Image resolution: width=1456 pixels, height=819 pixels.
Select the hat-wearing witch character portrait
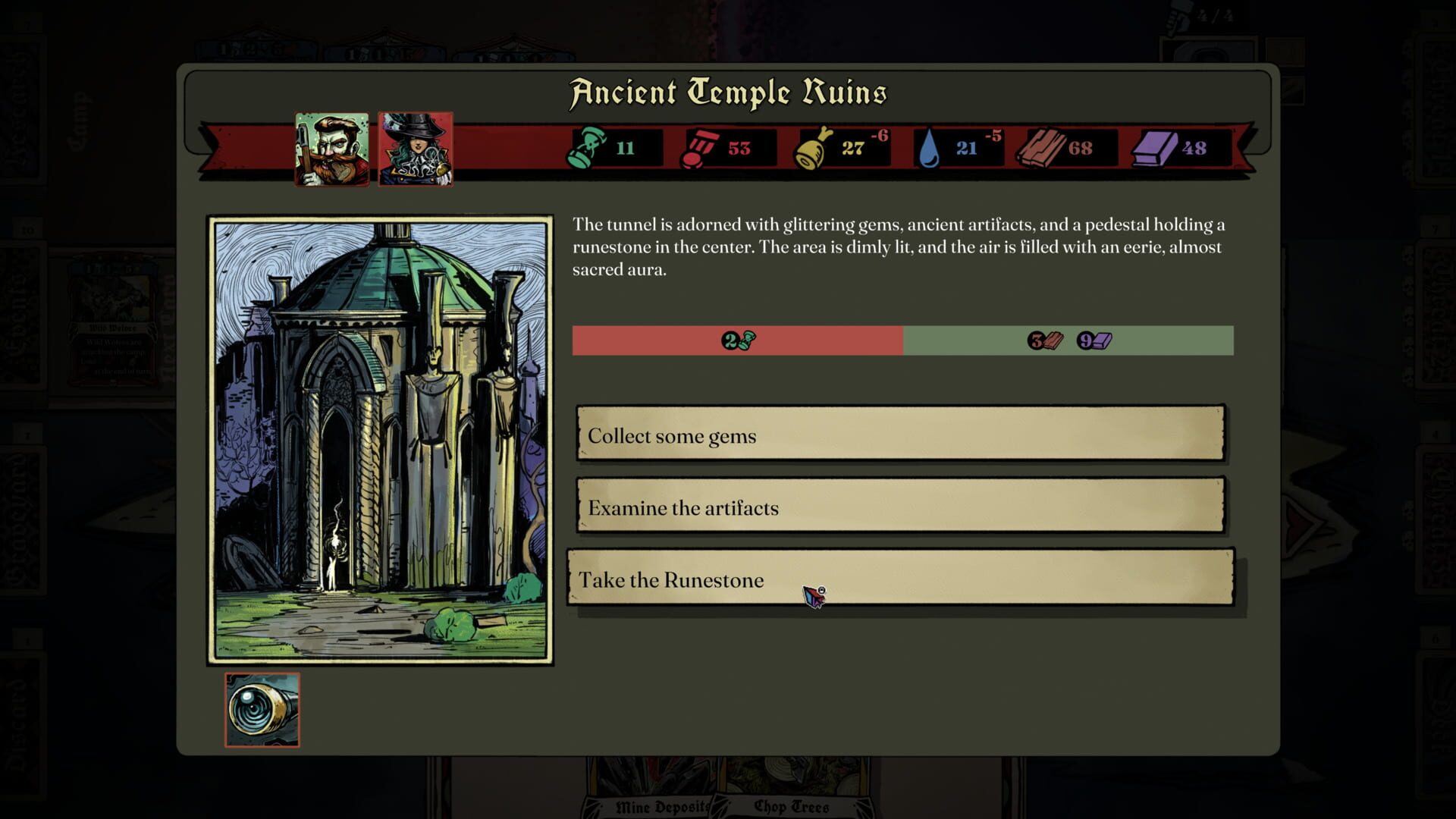coord(415,149)
